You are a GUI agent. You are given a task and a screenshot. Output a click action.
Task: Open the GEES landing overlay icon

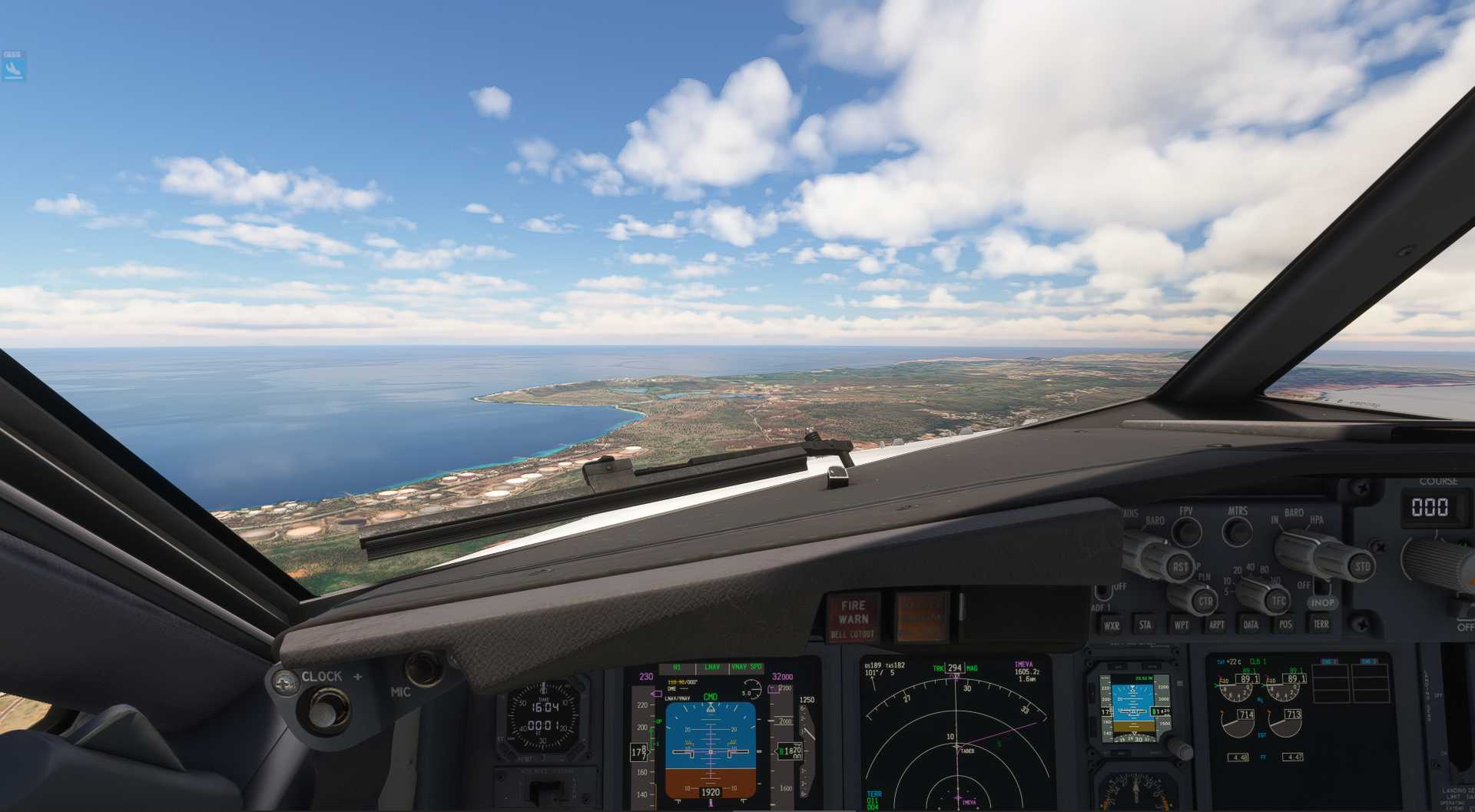[13, 68]
